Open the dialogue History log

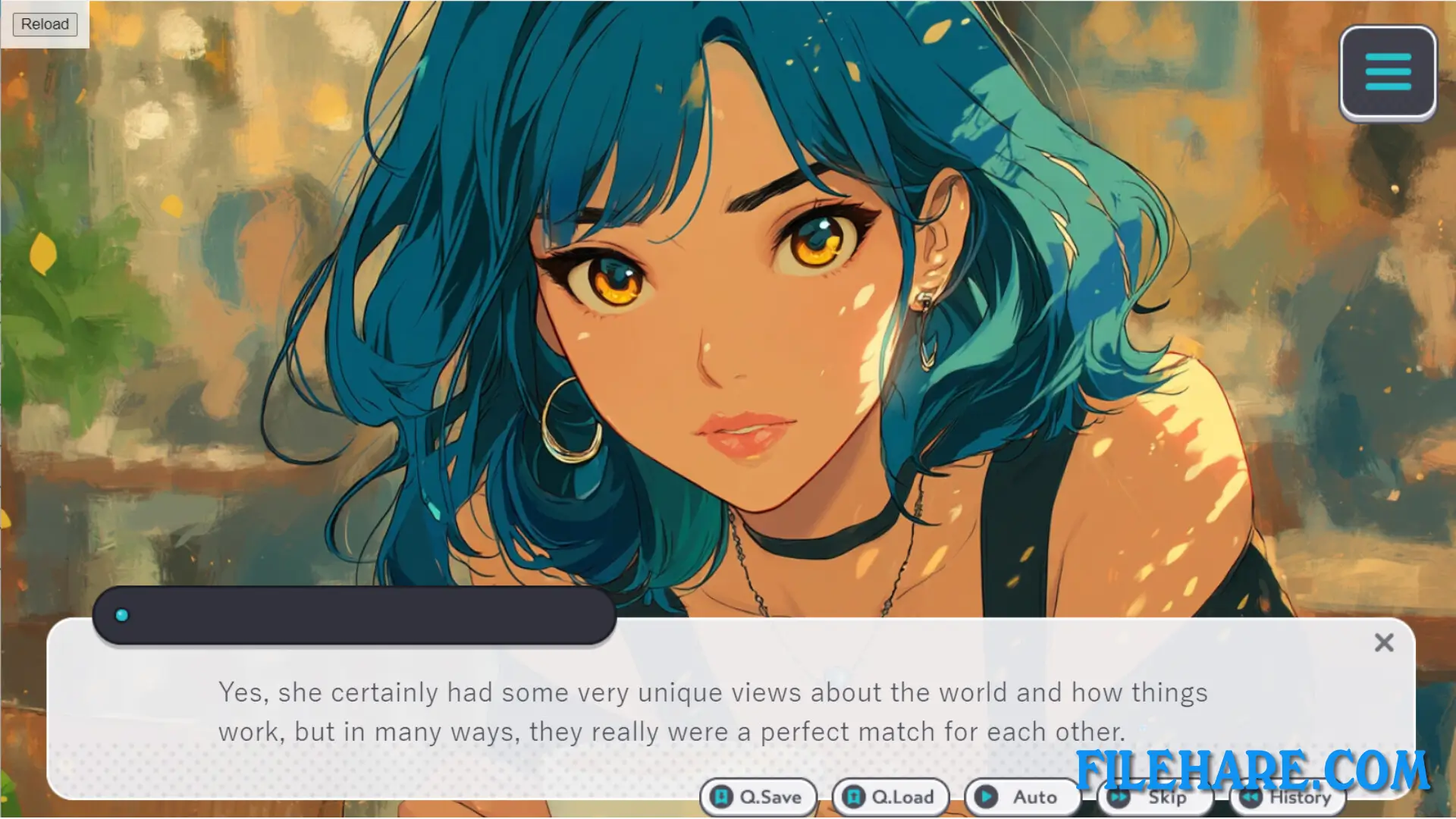pos(1287,797)
